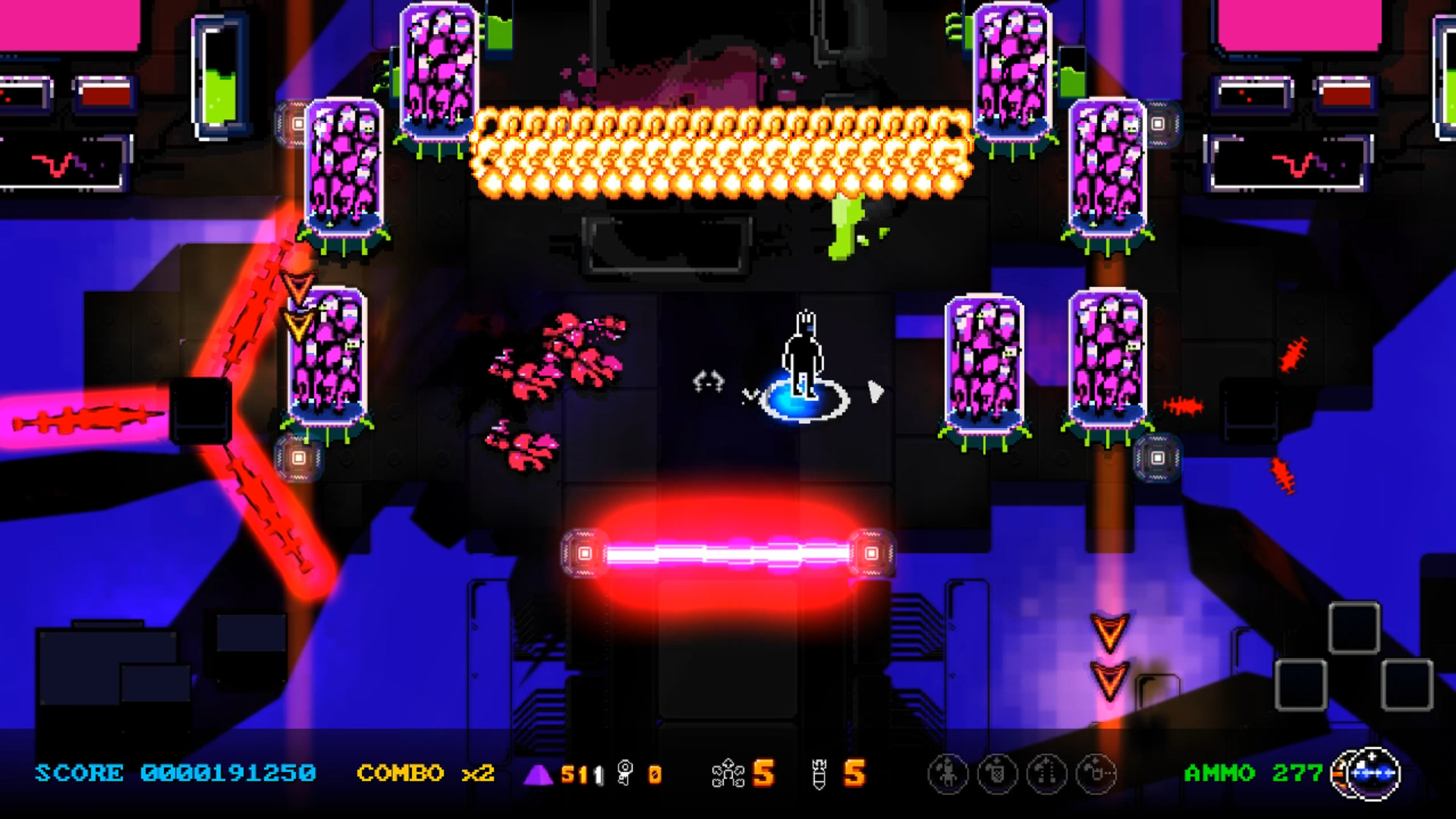Click the white directional prompt arrow near the player
1456x819 pixels.
point(873,392)
